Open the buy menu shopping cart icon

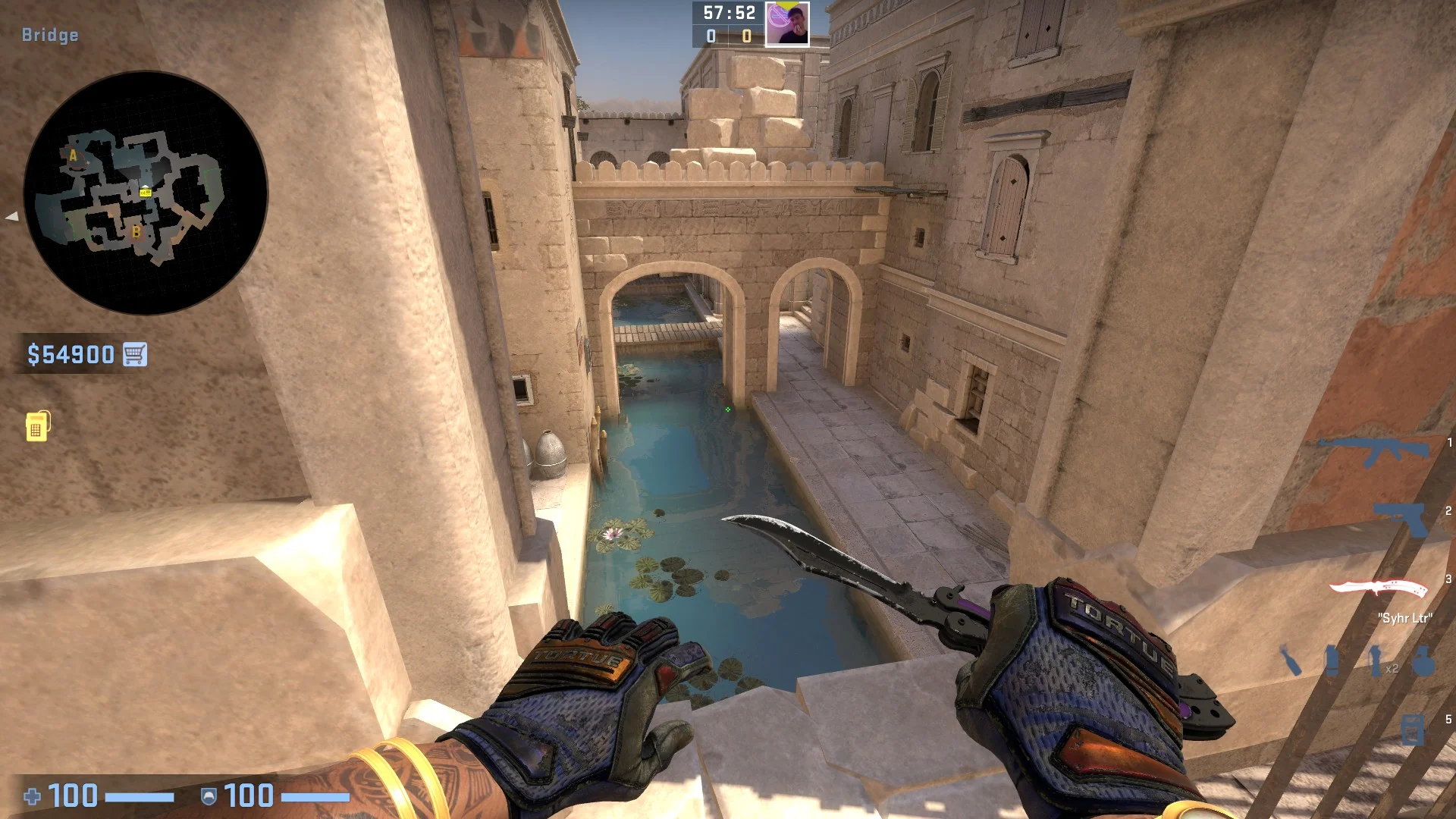(x=136, y=353)
